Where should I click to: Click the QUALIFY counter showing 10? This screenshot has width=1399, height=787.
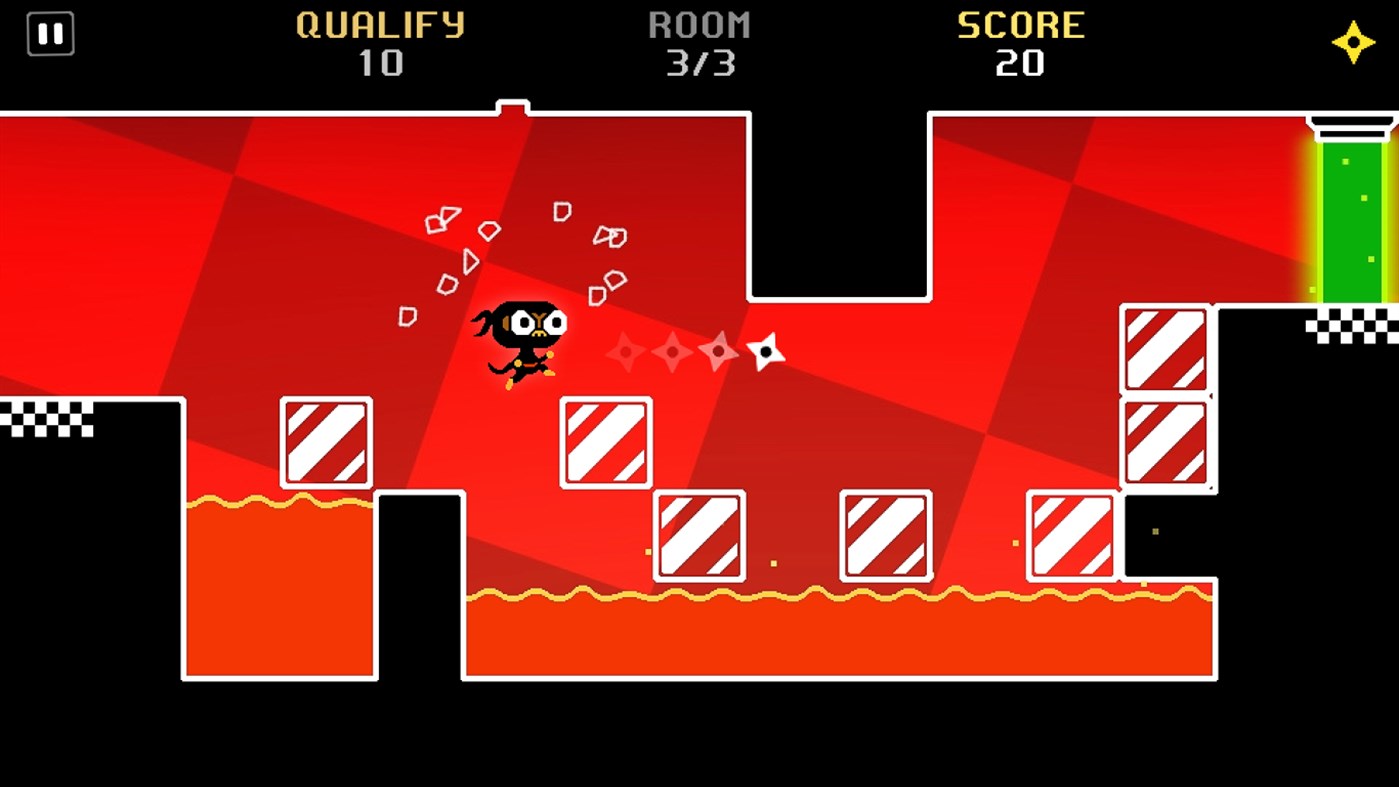pos(378,65)
